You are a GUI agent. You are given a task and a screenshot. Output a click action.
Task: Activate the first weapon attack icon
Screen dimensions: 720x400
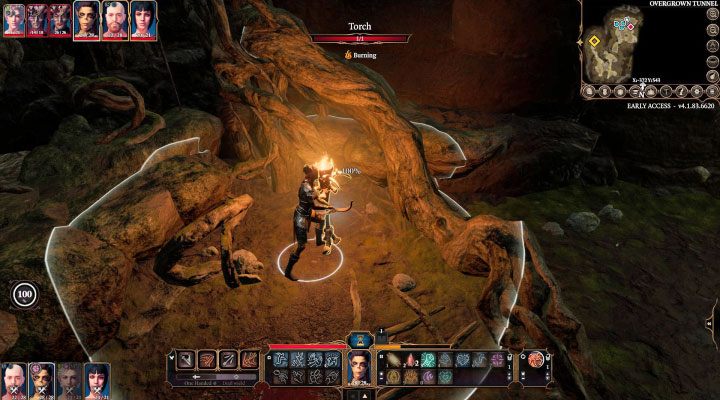point(186,360)
